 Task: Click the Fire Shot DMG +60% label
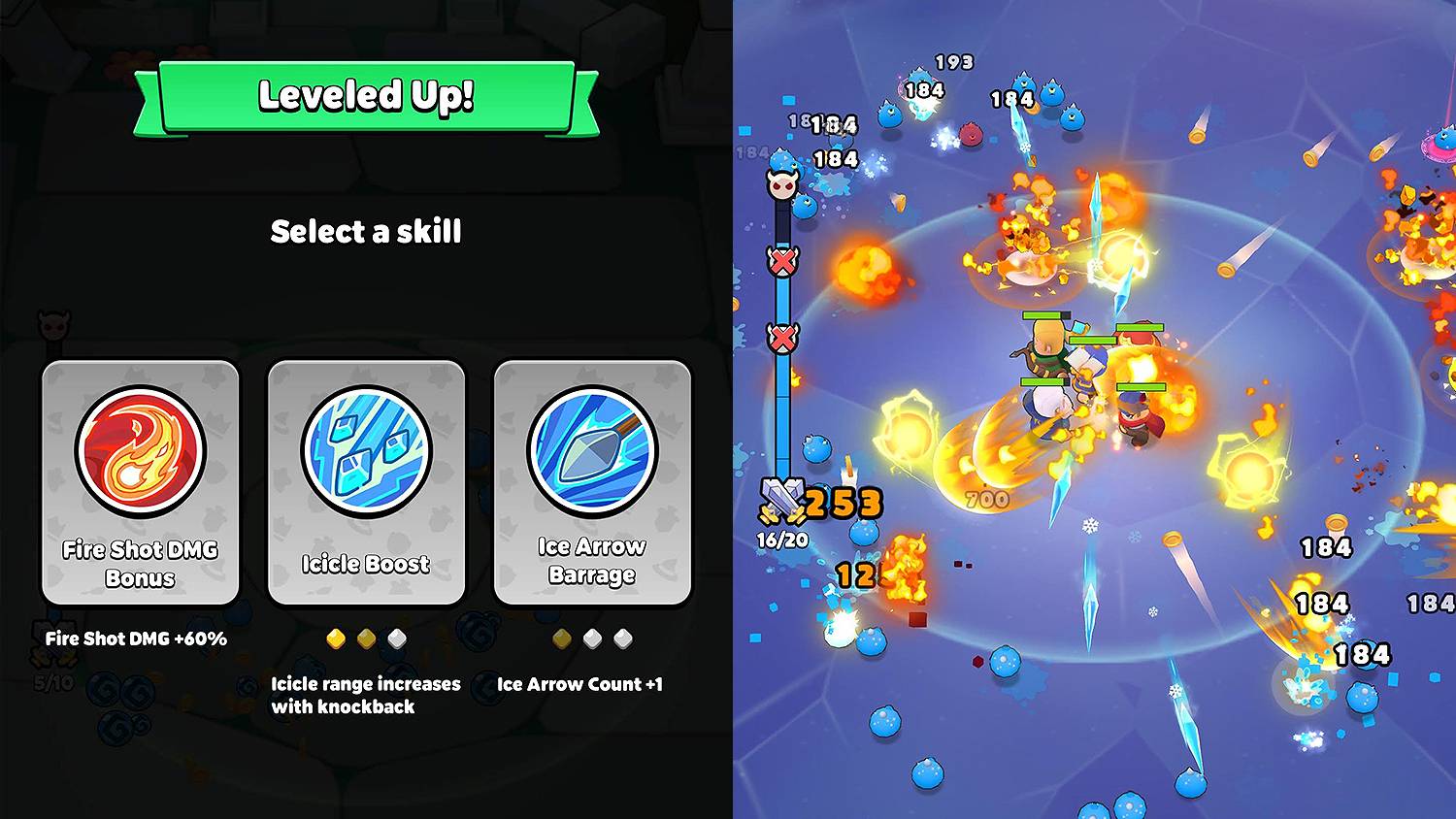[136, 639]
